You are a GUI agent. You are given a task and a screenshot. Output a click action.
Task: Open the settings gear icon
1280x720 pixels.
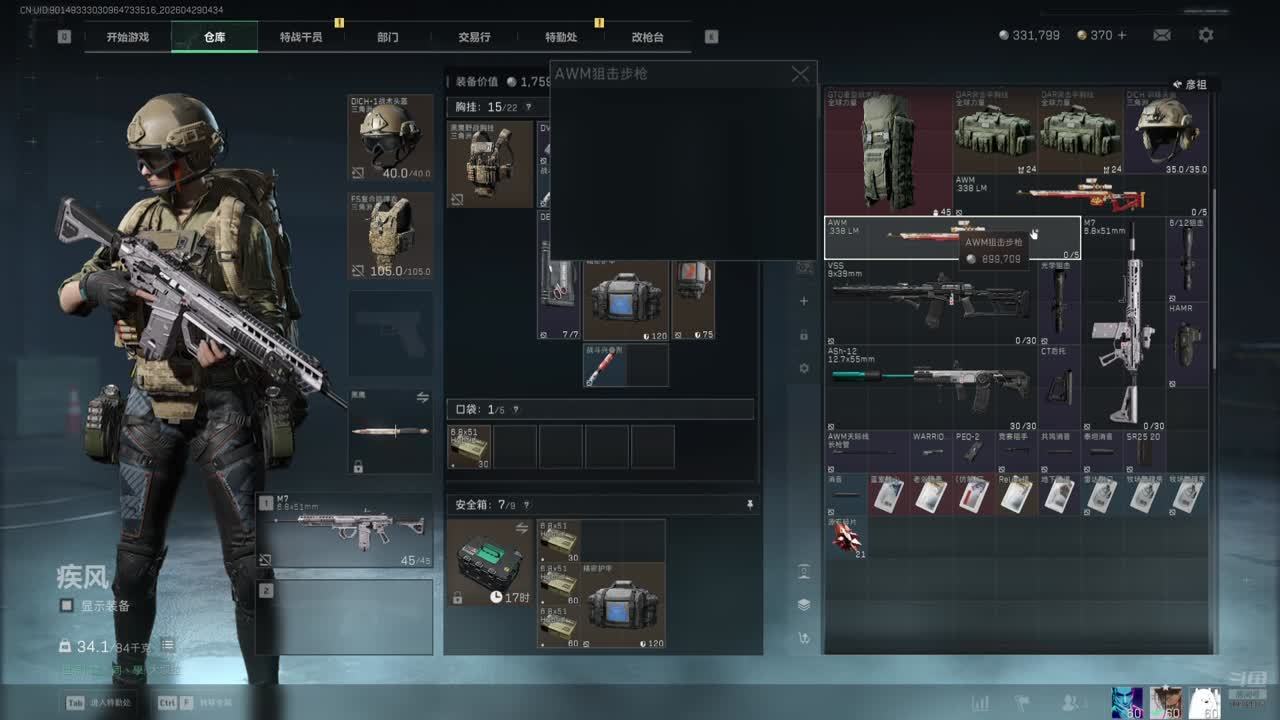click(1206, 35)
